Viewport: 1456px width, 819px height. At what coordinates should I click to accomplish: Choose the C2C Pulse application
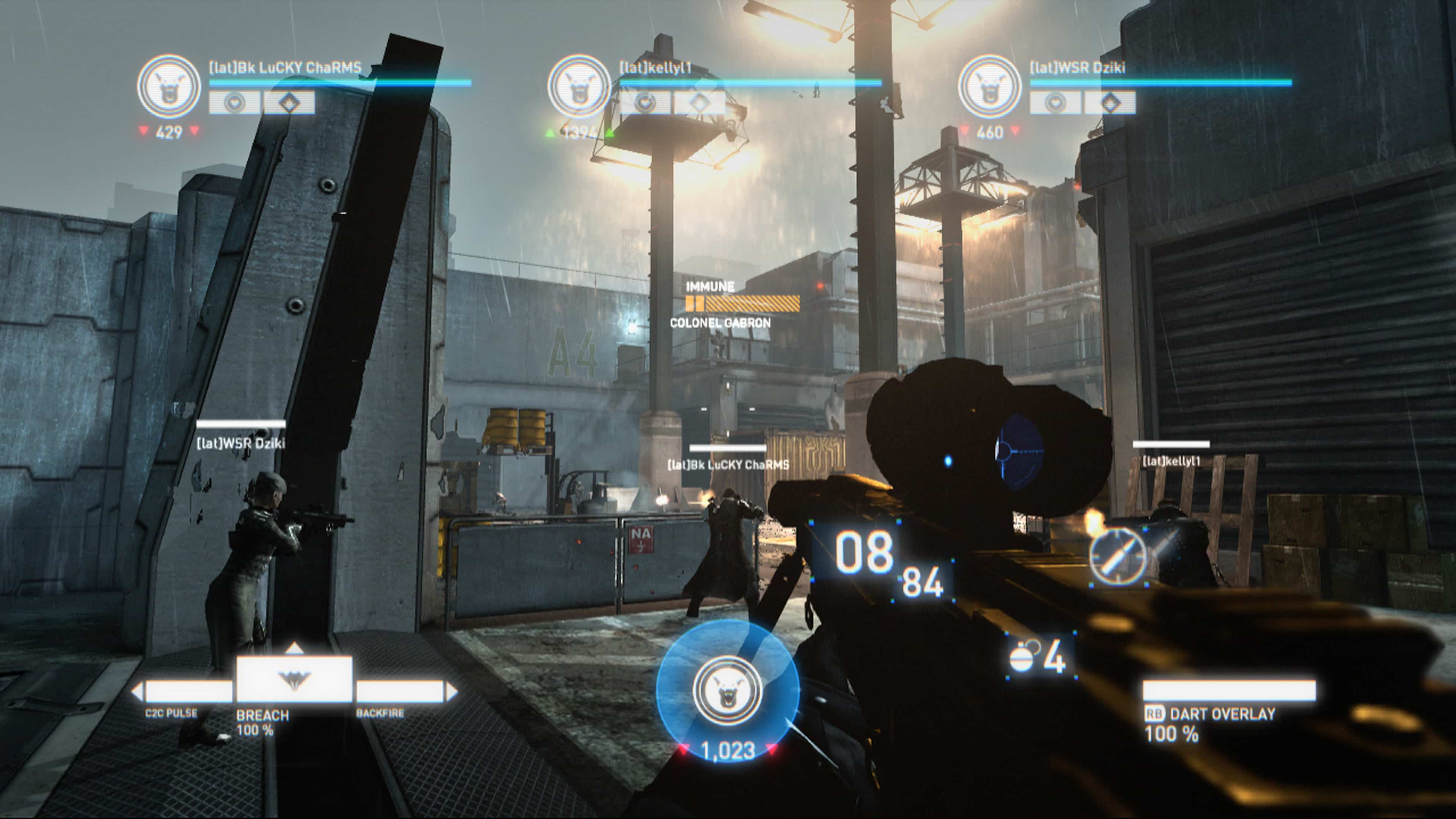(x=189, y=691)
